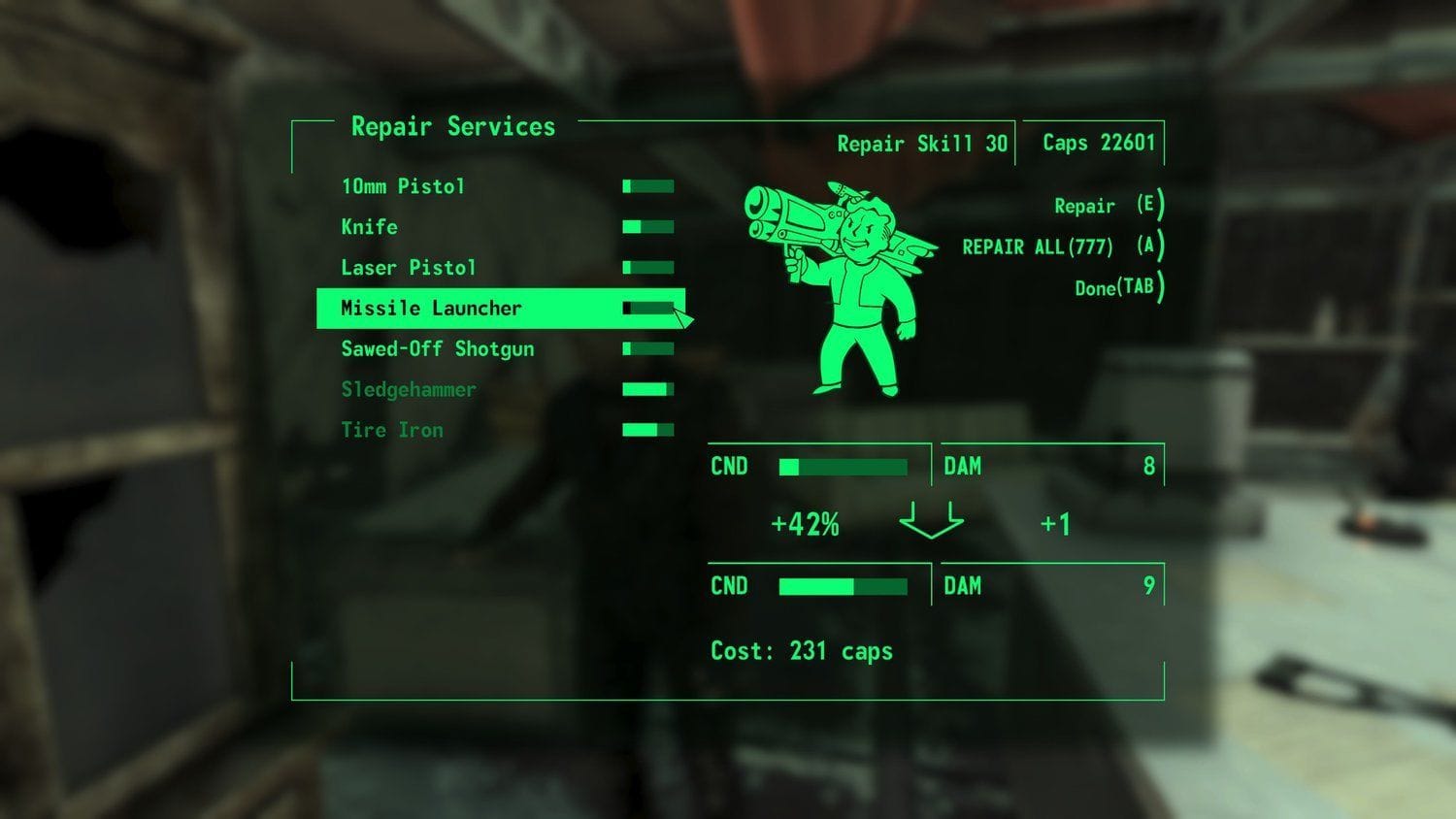
Task: Select the 10mm Pistol condition bar icon
Action: click(x=647, y=185)
